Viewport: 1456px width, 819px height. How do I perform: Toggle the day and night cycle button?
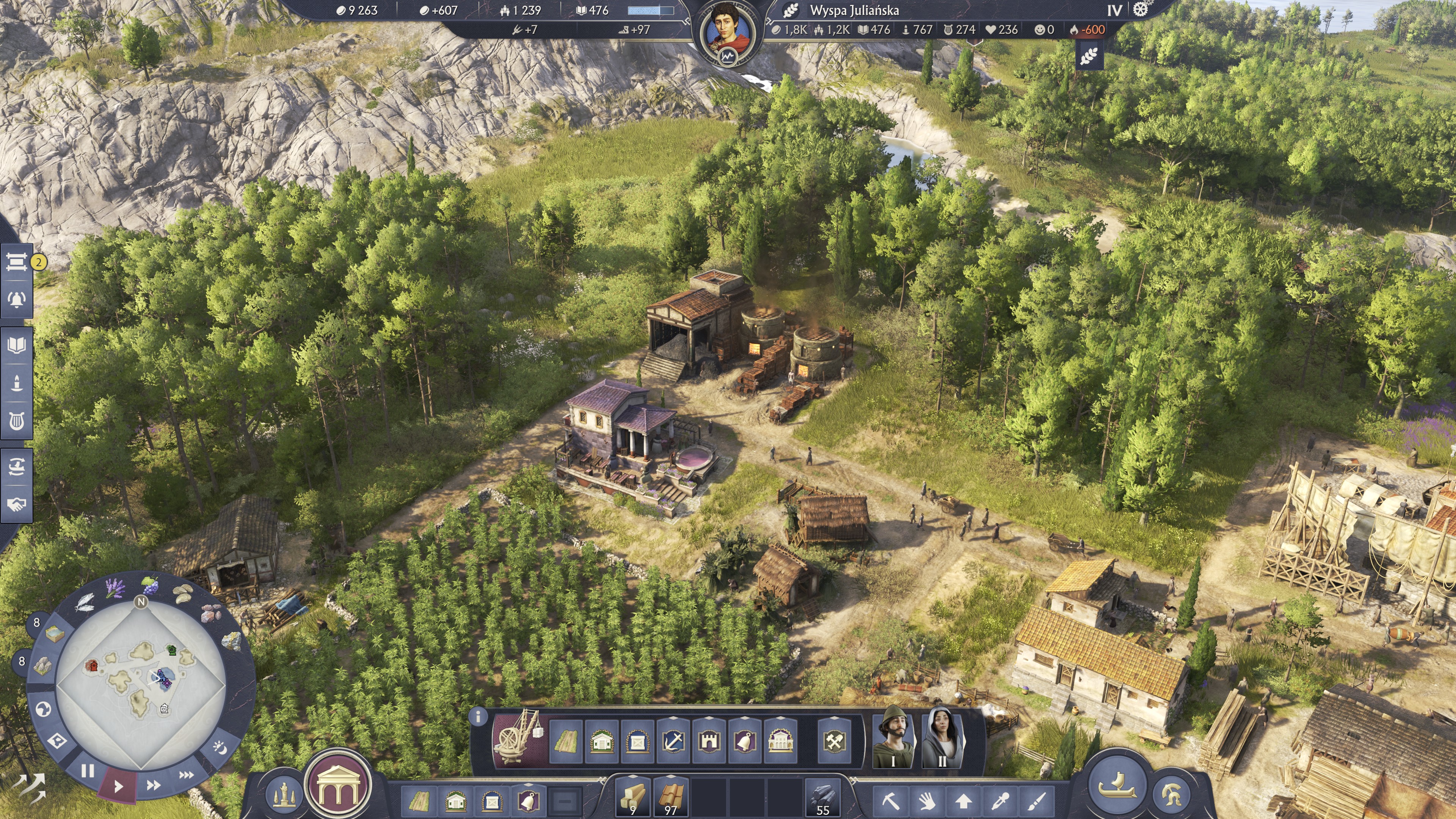pos(220,748)
